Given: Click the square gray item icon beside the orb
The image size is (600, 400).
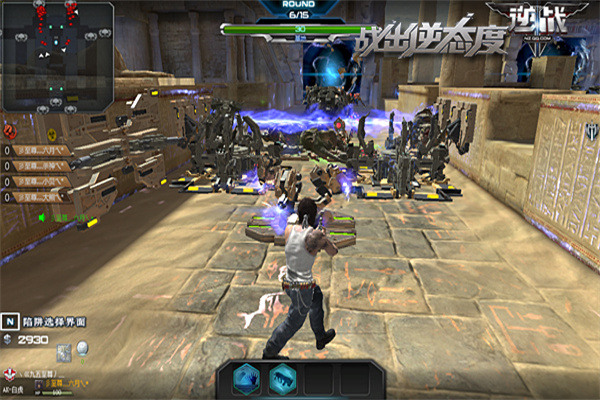Looking at the screenshot, I should (65, 351).
